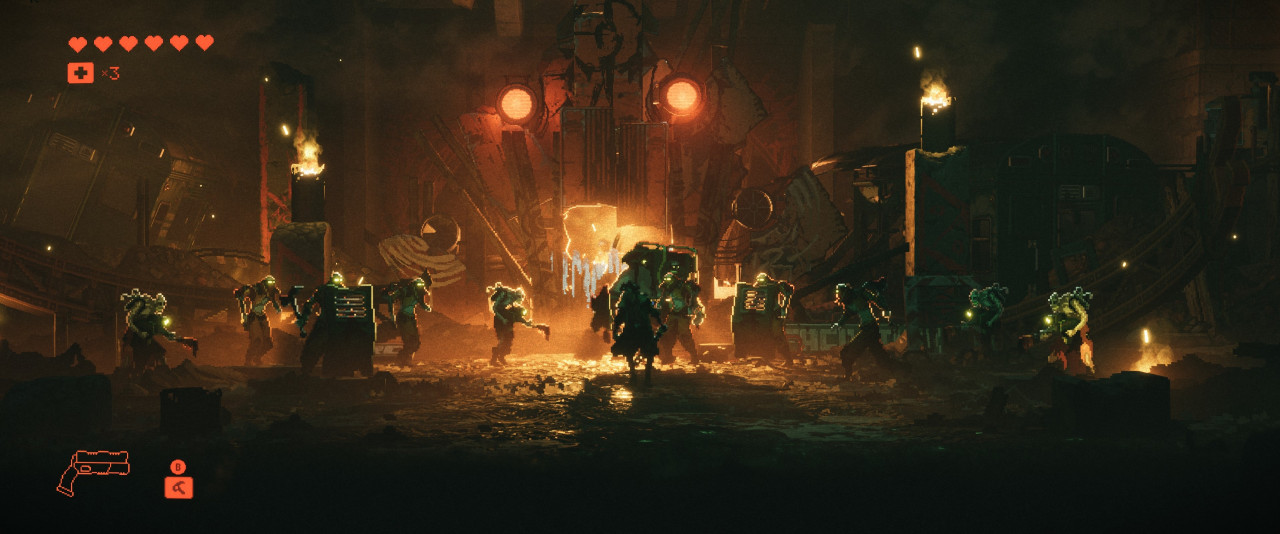Select the pistol weapon icon
The width and height of the screenshot is (1280, 534).
pos(92,470)
